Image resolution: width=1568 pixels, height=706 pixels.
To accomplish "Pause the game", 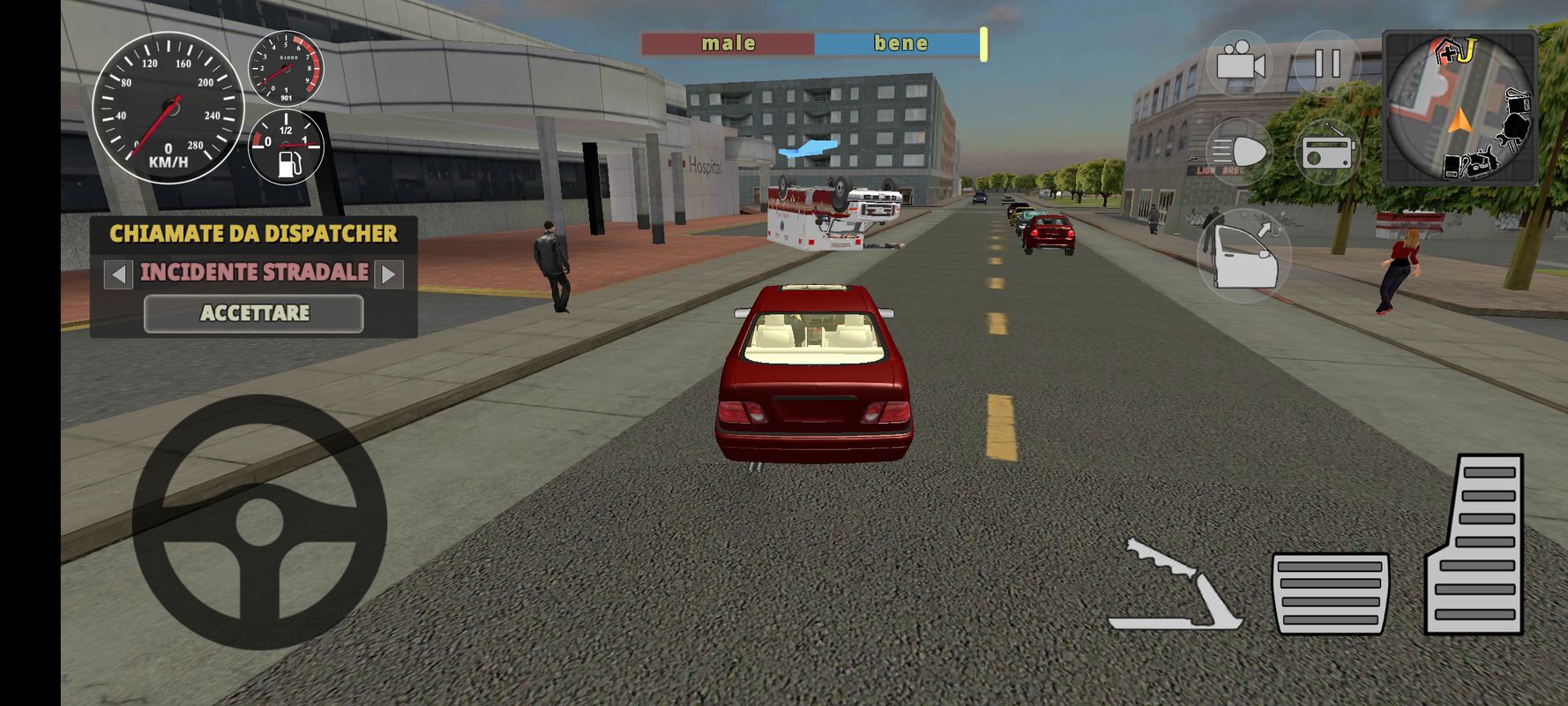I will [x=1326, y=64].
